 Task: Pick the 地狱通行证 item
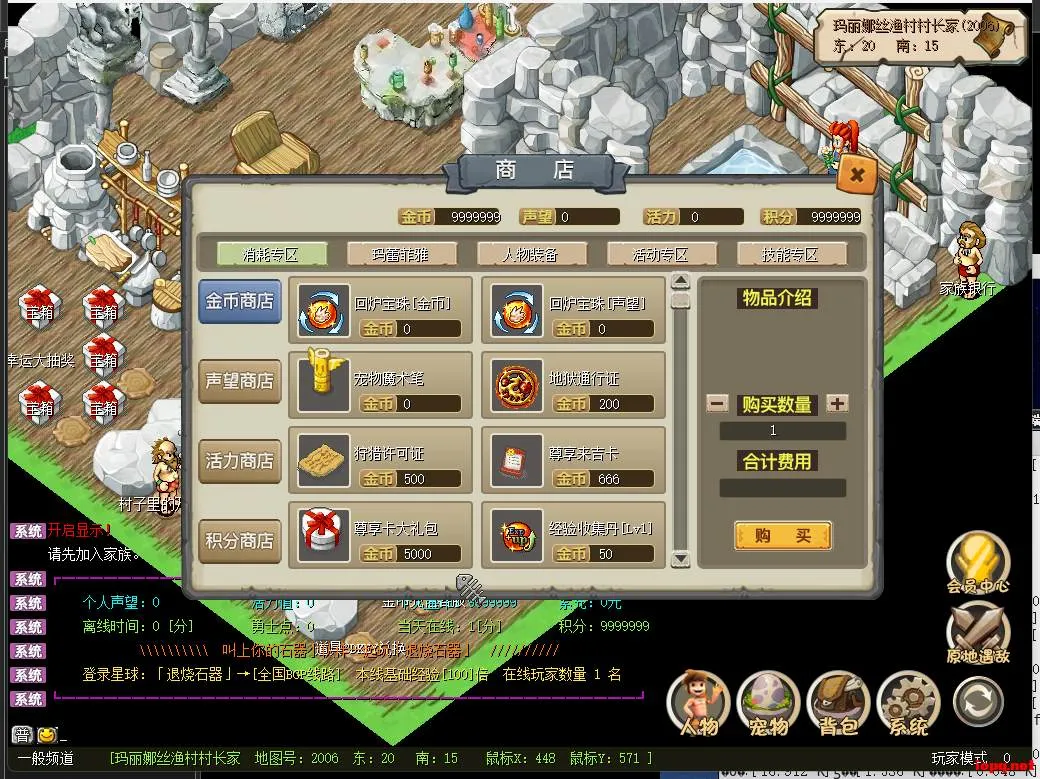(518, 381)
